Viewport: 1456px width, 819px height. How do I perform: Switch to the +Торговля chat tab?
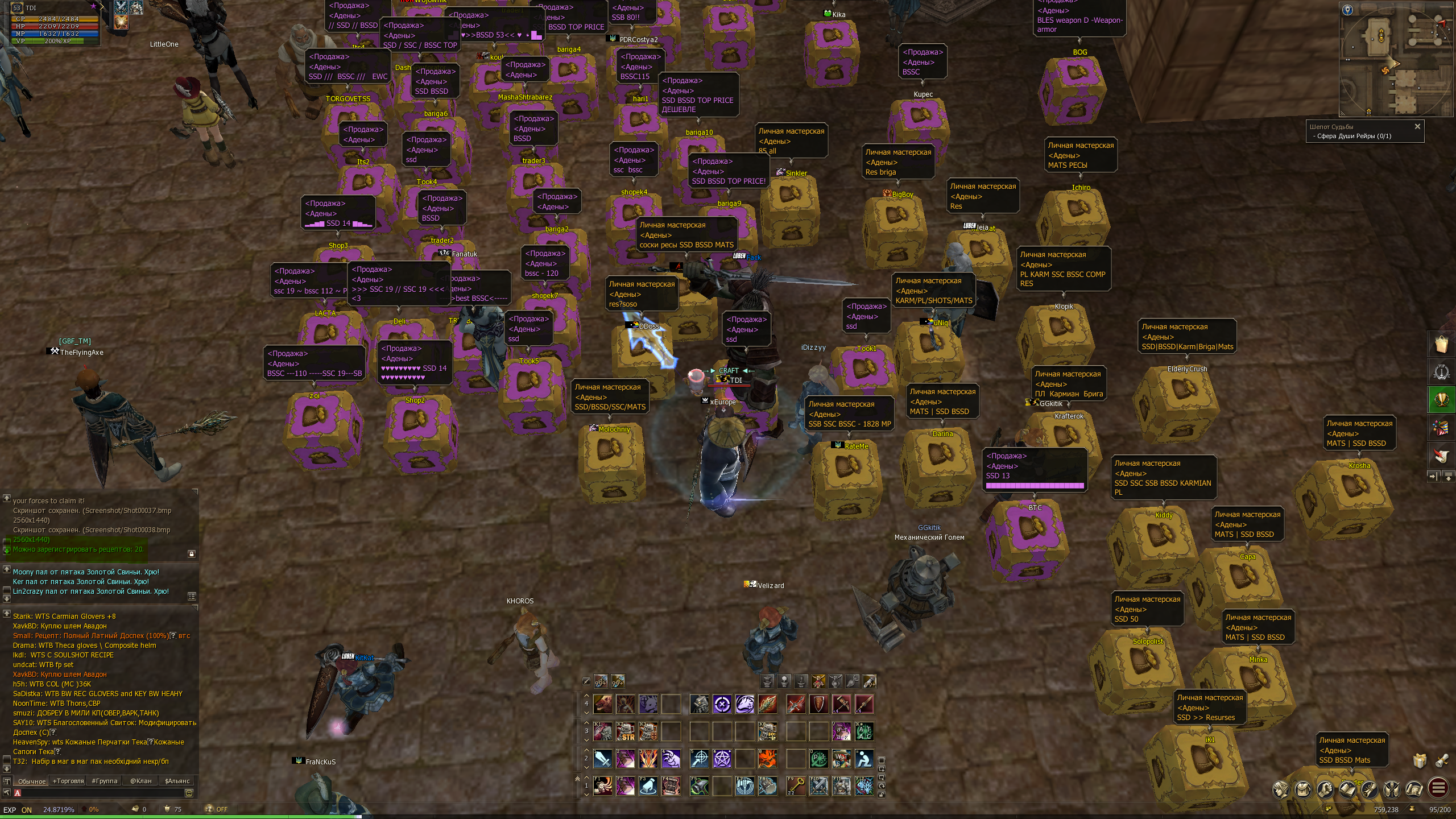[68, 781]
